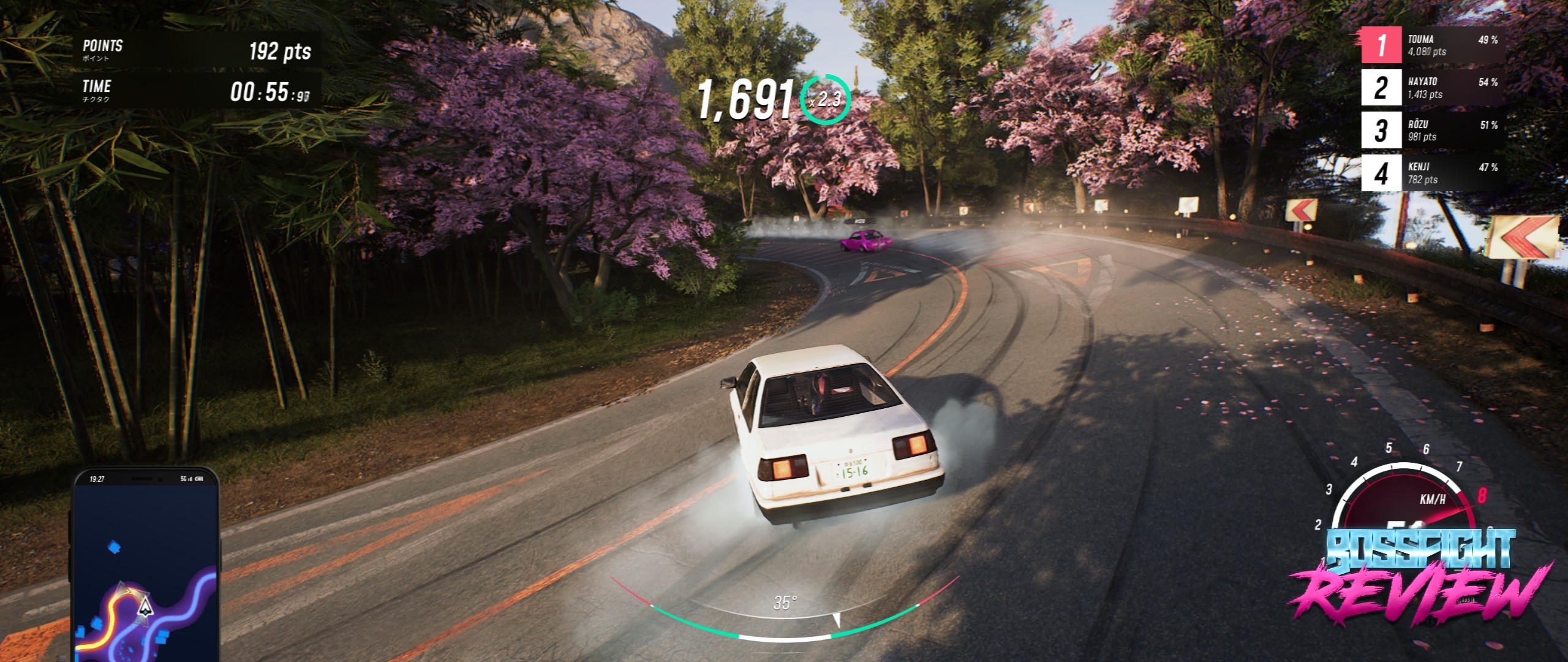Select Hayato's leaderboard row

click(x=1432, y=88)
